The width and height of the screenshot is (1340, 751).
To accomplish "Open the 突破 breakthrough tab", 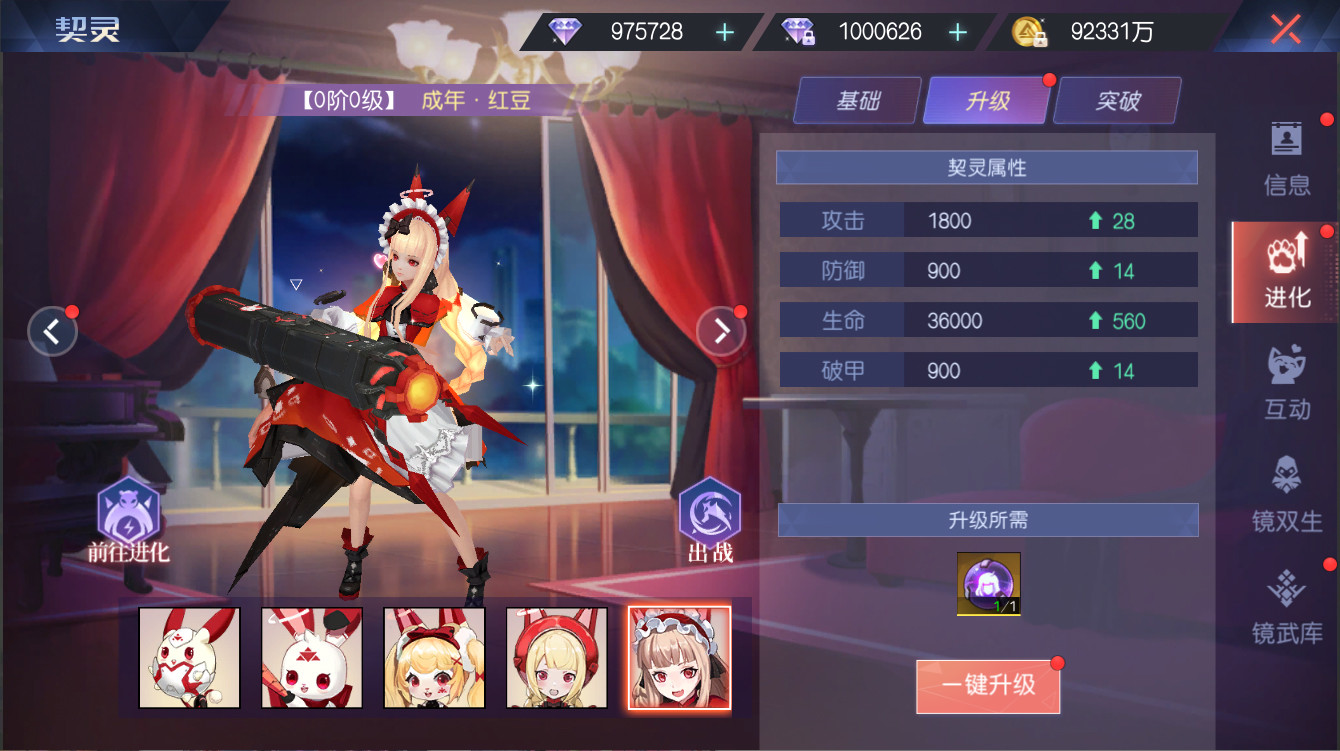I will click(1116, 100).
